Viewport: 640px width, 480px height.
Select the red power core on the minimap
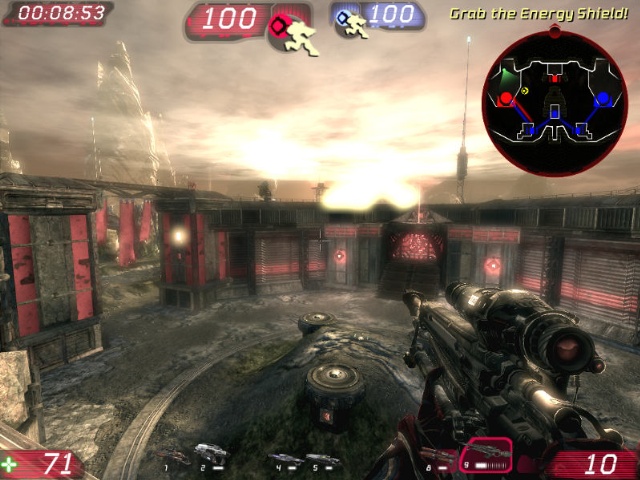pos(506,98)
